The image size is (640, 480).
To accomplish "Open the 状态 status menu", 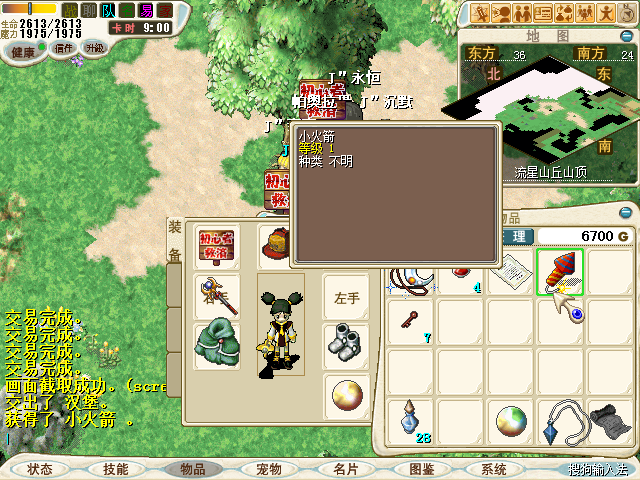I will (41, 469).
